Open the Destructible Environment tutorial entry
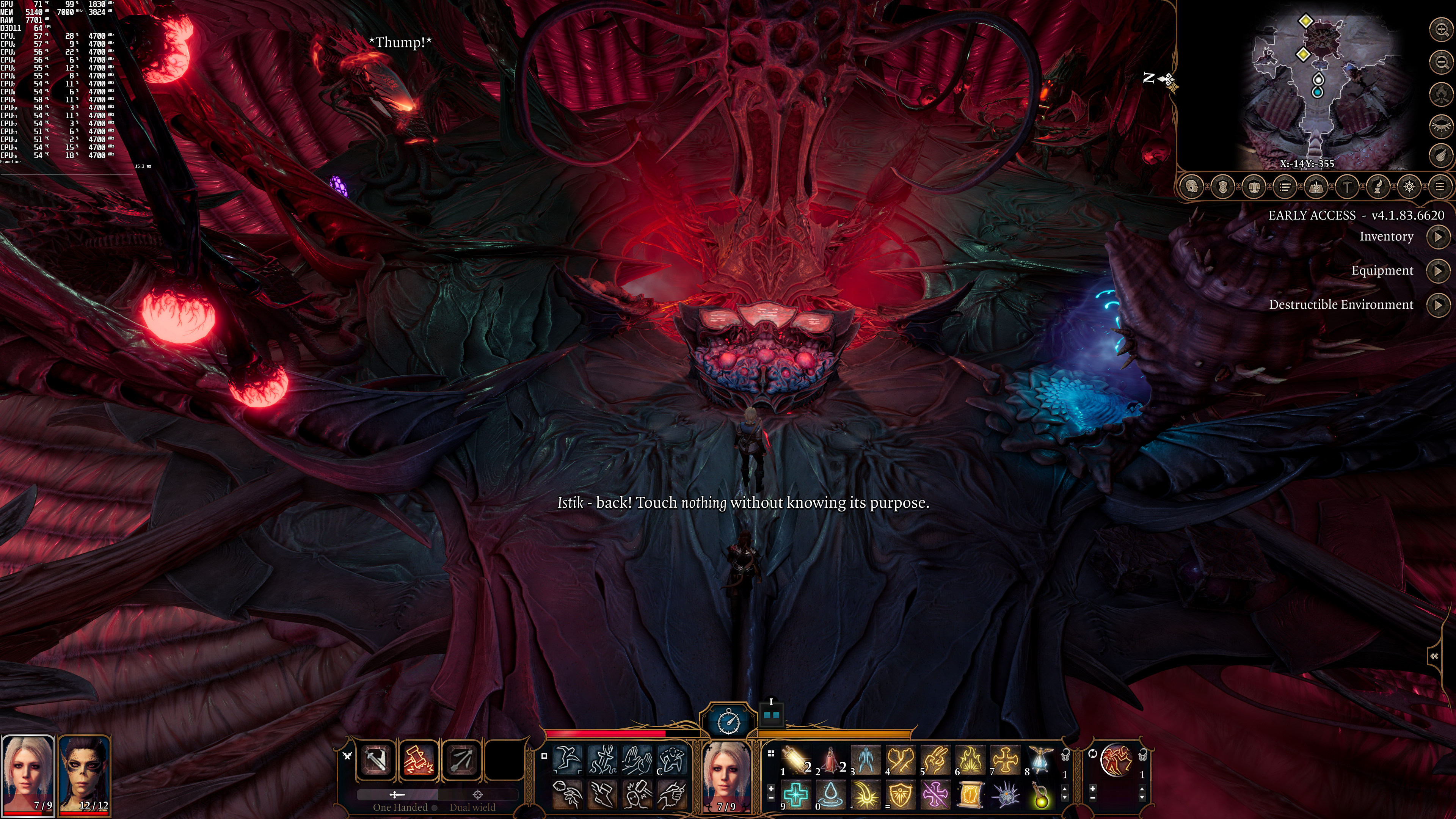Image resolution: width=1456 pixels, height=819 pixels. click(x=1437, y=305)
